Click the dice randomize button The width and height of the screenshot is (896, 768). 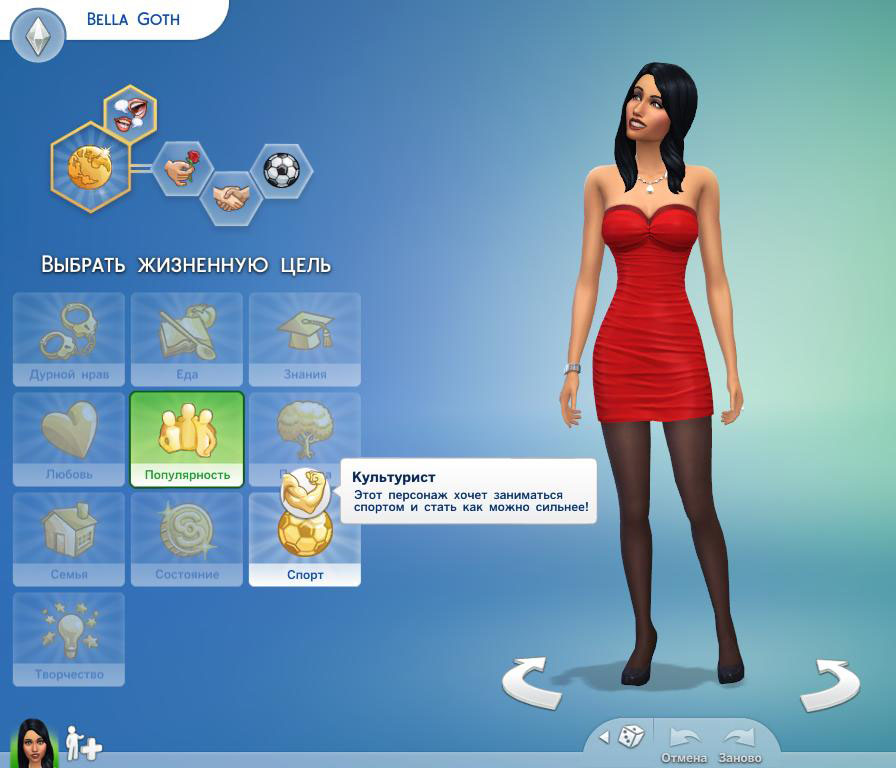click(x=631, y=737)
